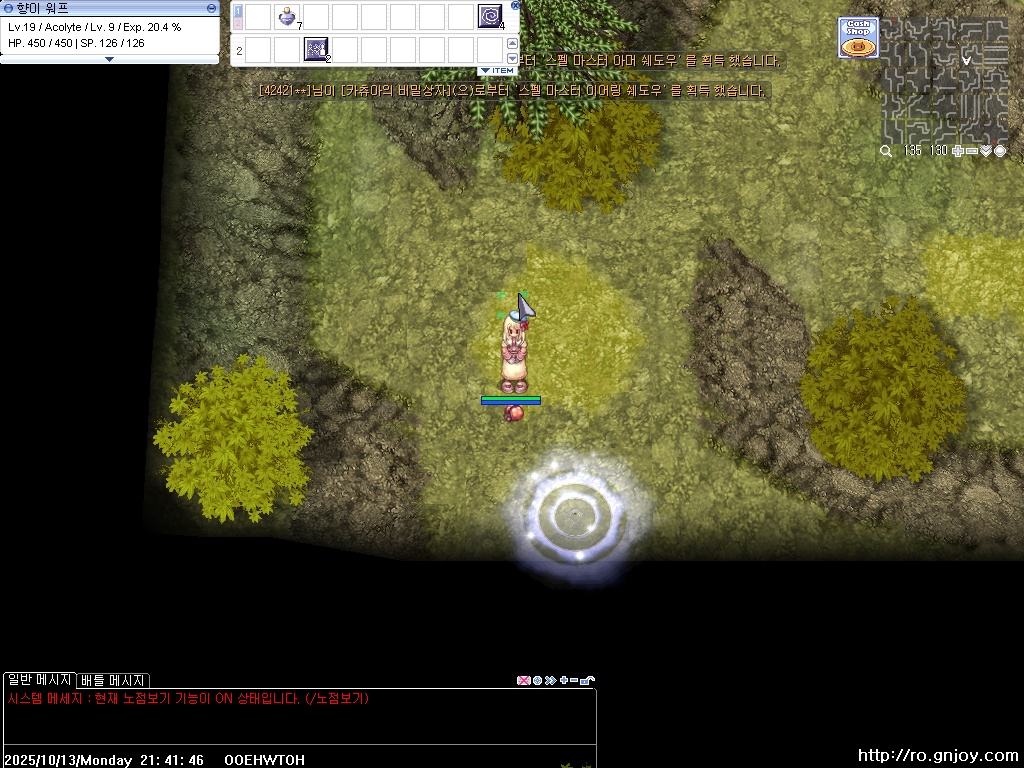Activate the spiral skill in the hotbar
The width and height of the screenshot is (1024, 768).
point(490,16)
